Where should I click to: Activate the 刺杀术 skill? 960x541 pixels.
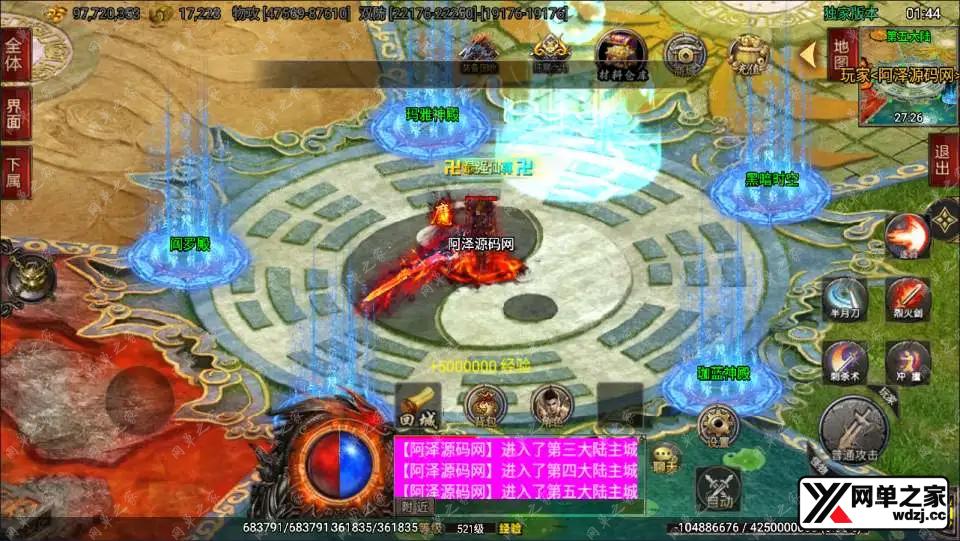[846, 361]
